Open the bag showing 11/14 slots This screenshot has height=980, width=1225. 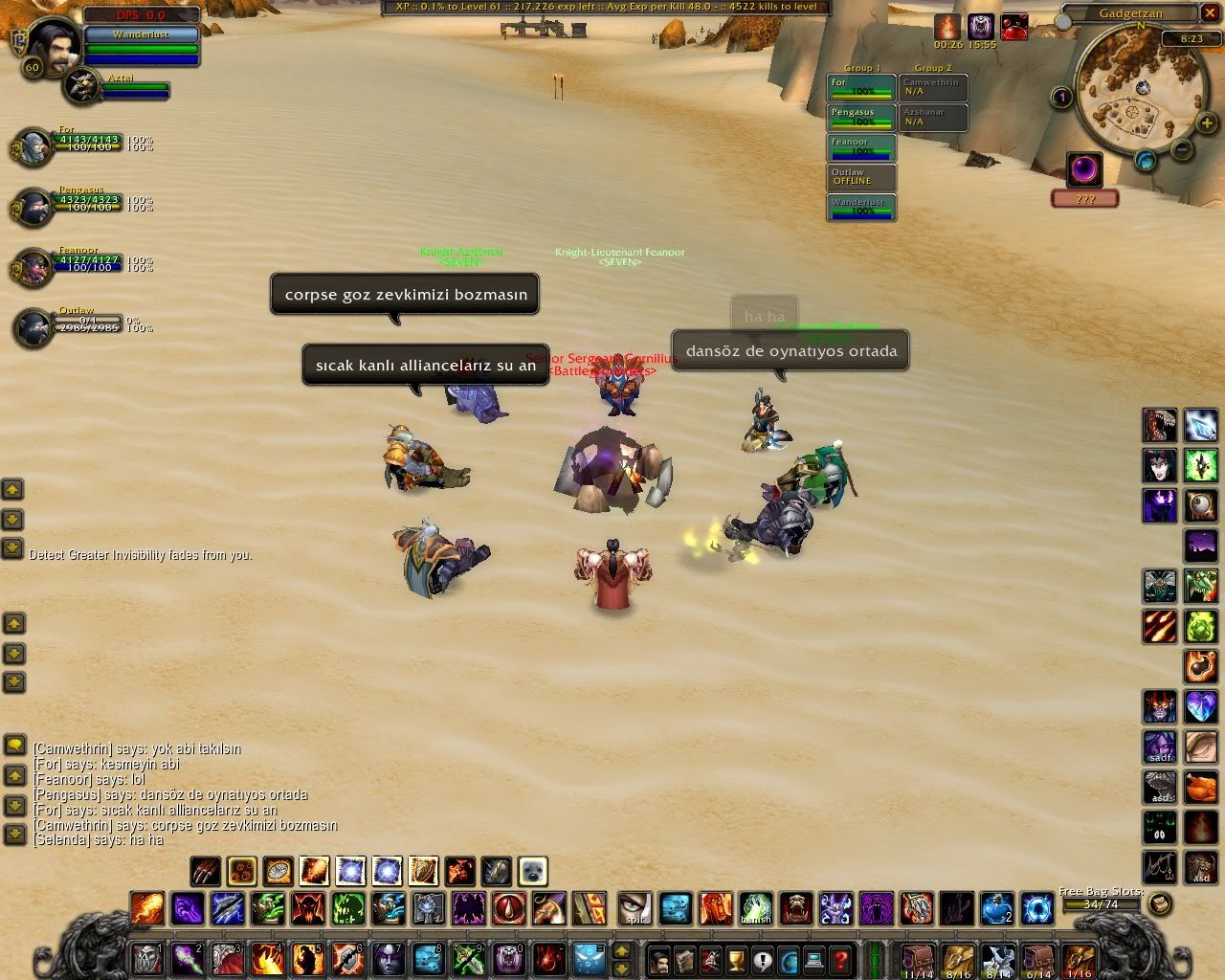(x=919, y=959)
